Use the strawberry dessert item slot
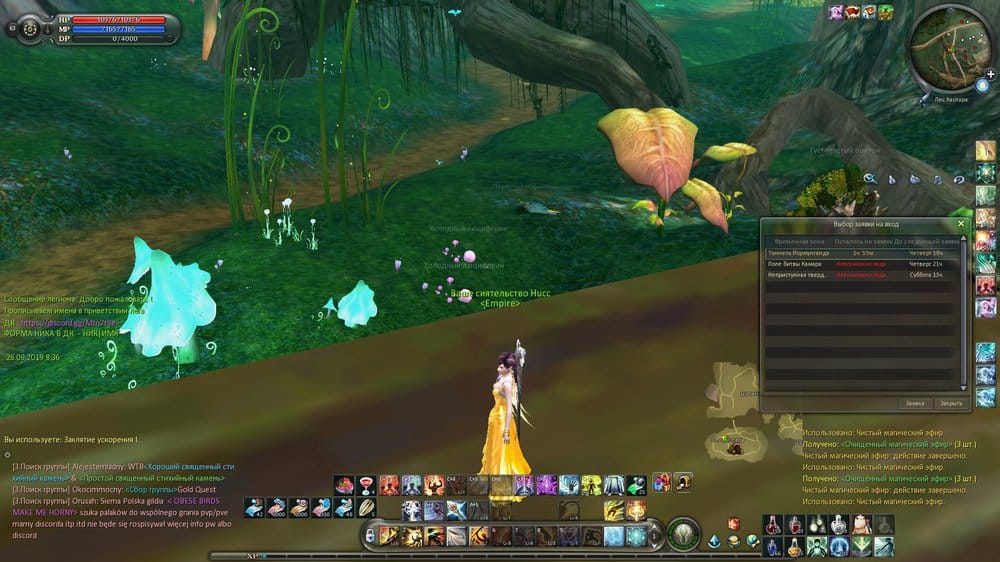 coord(345,485)
